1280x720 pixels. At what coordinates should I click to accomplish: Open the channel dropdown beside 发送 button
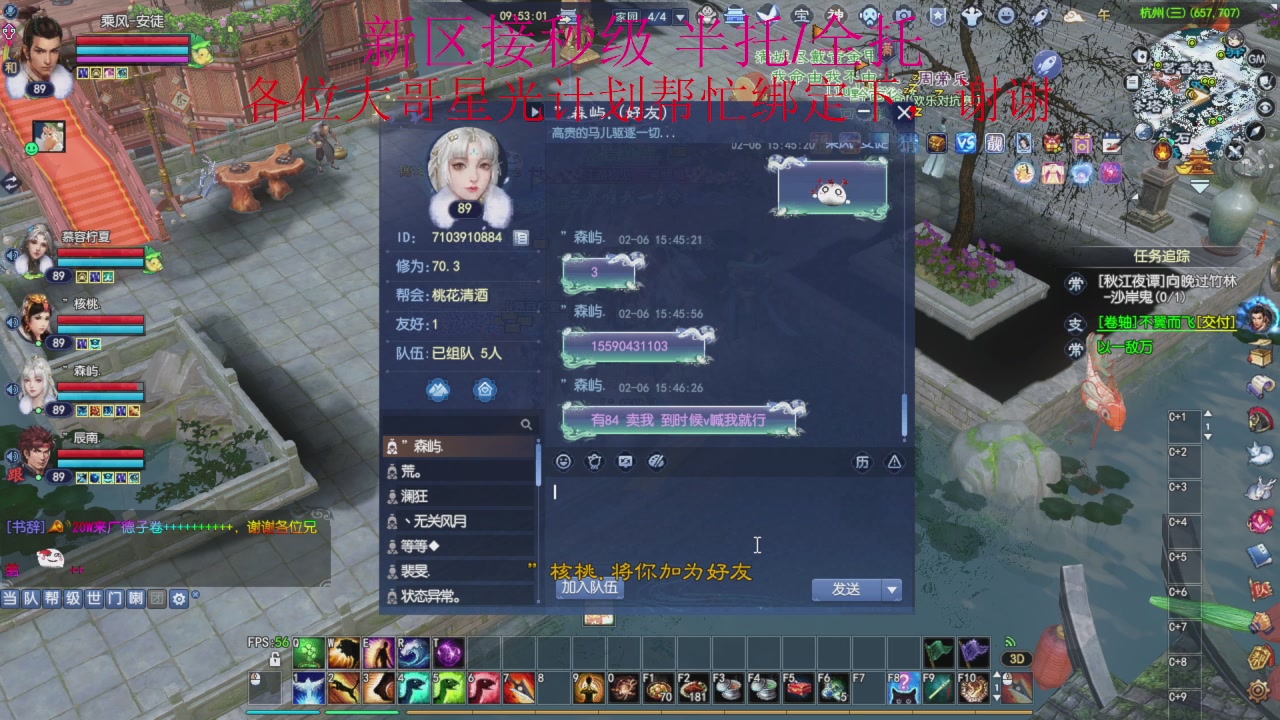890,590
